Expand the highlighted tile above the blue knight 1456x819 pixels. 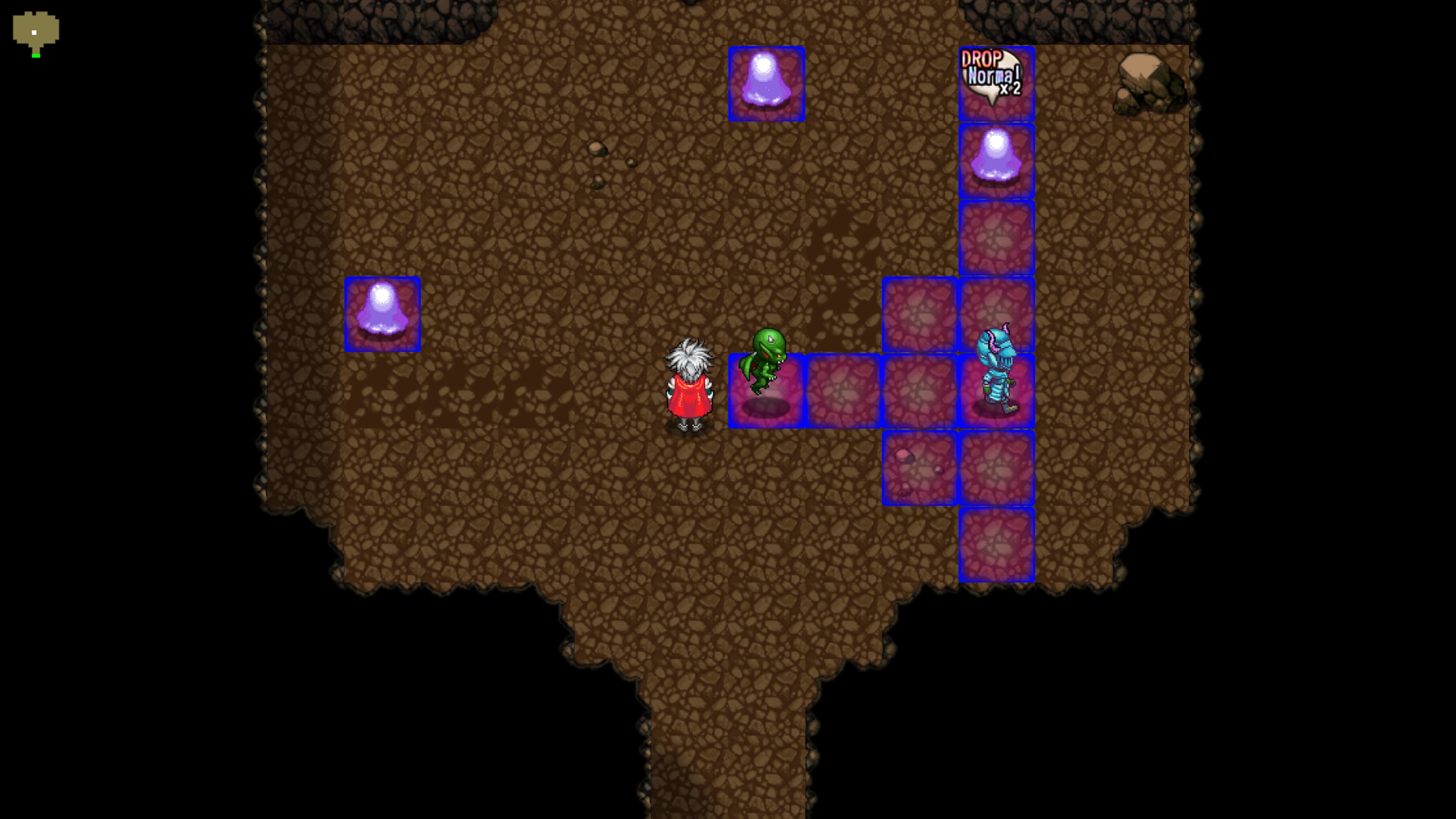coord(997,313)
